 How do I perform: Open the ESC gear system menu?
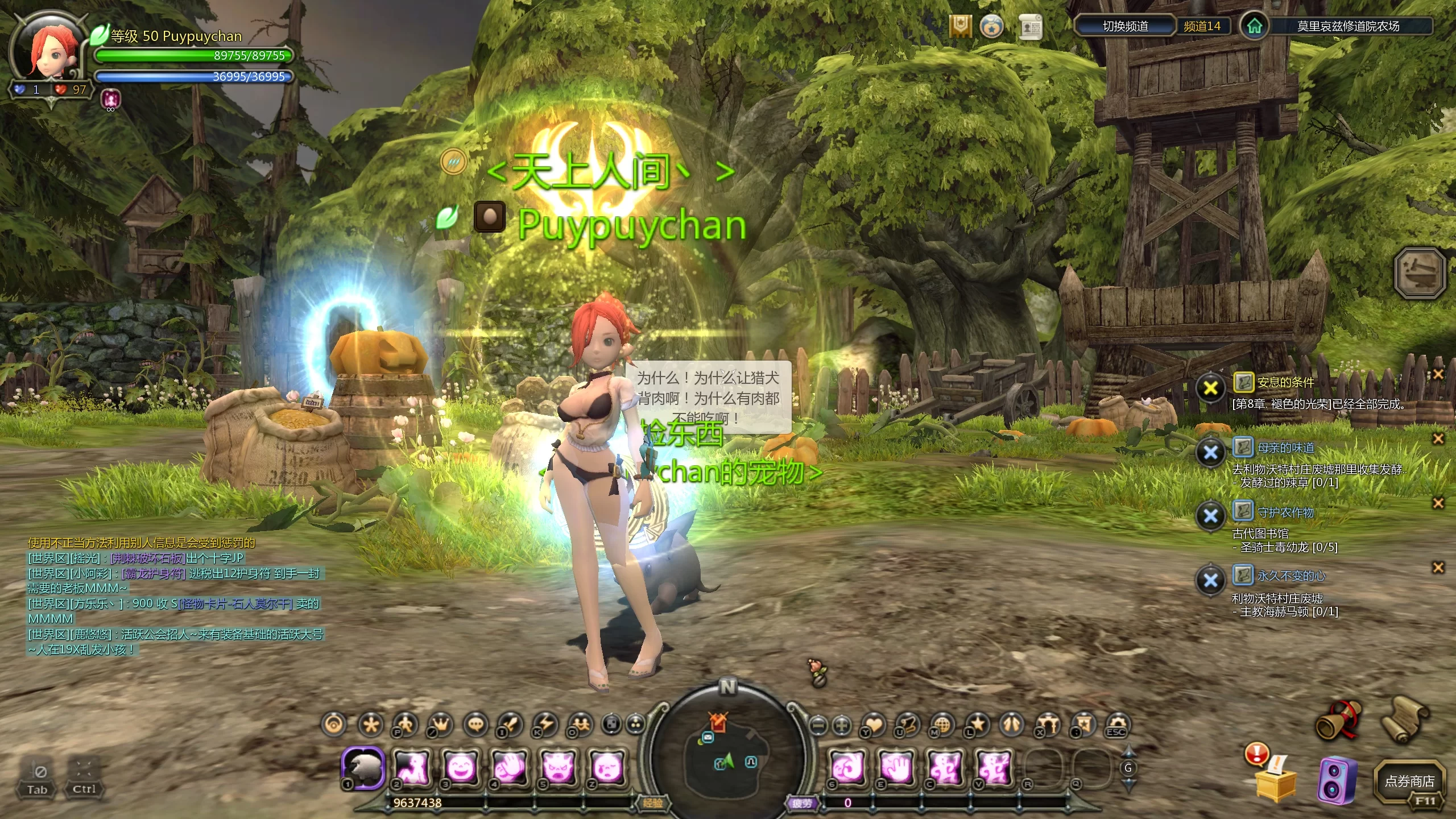coord(1116,725)
